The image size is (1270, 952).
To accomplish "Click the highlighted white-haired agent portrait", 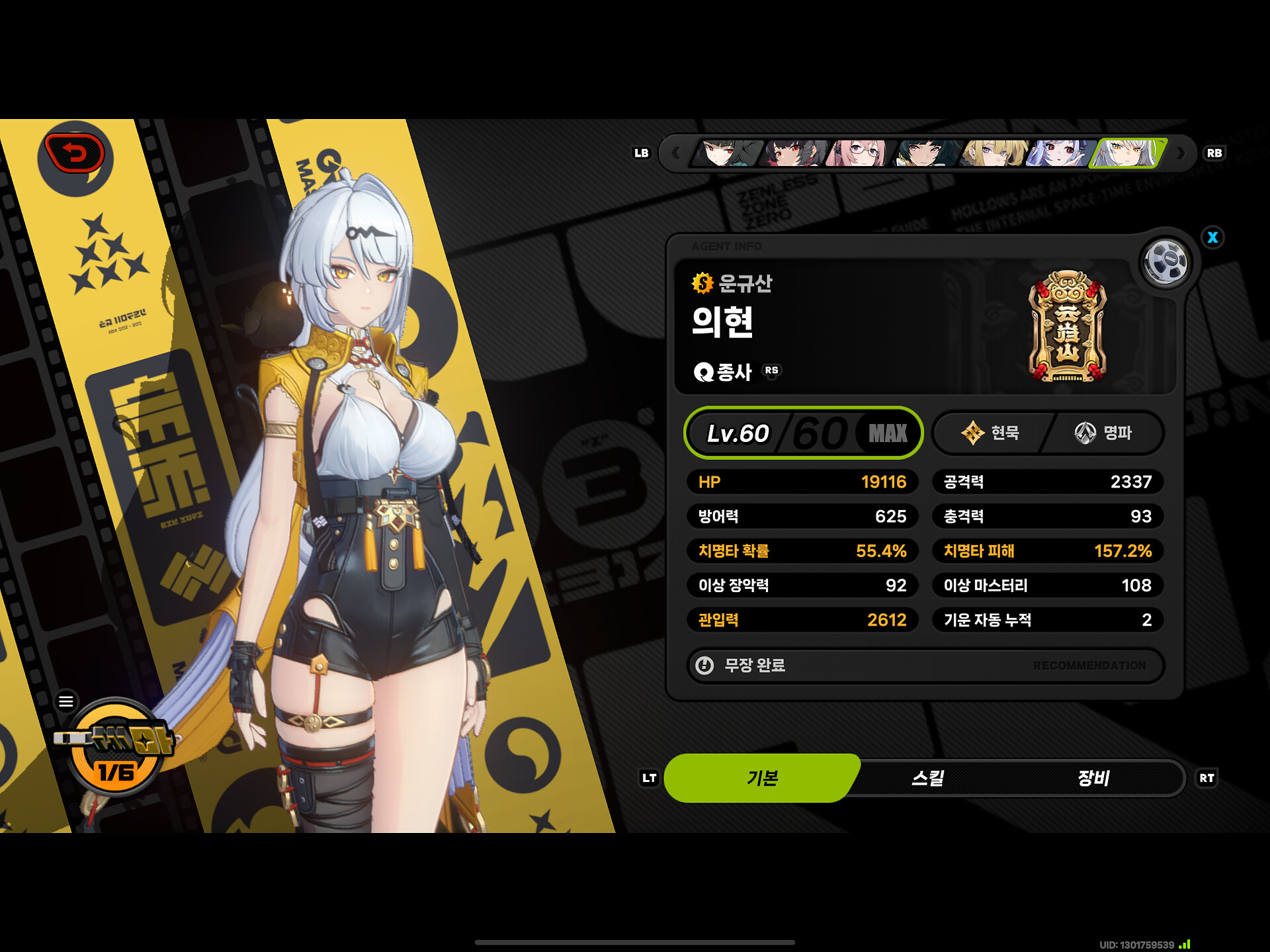I will pos(1128,153).
